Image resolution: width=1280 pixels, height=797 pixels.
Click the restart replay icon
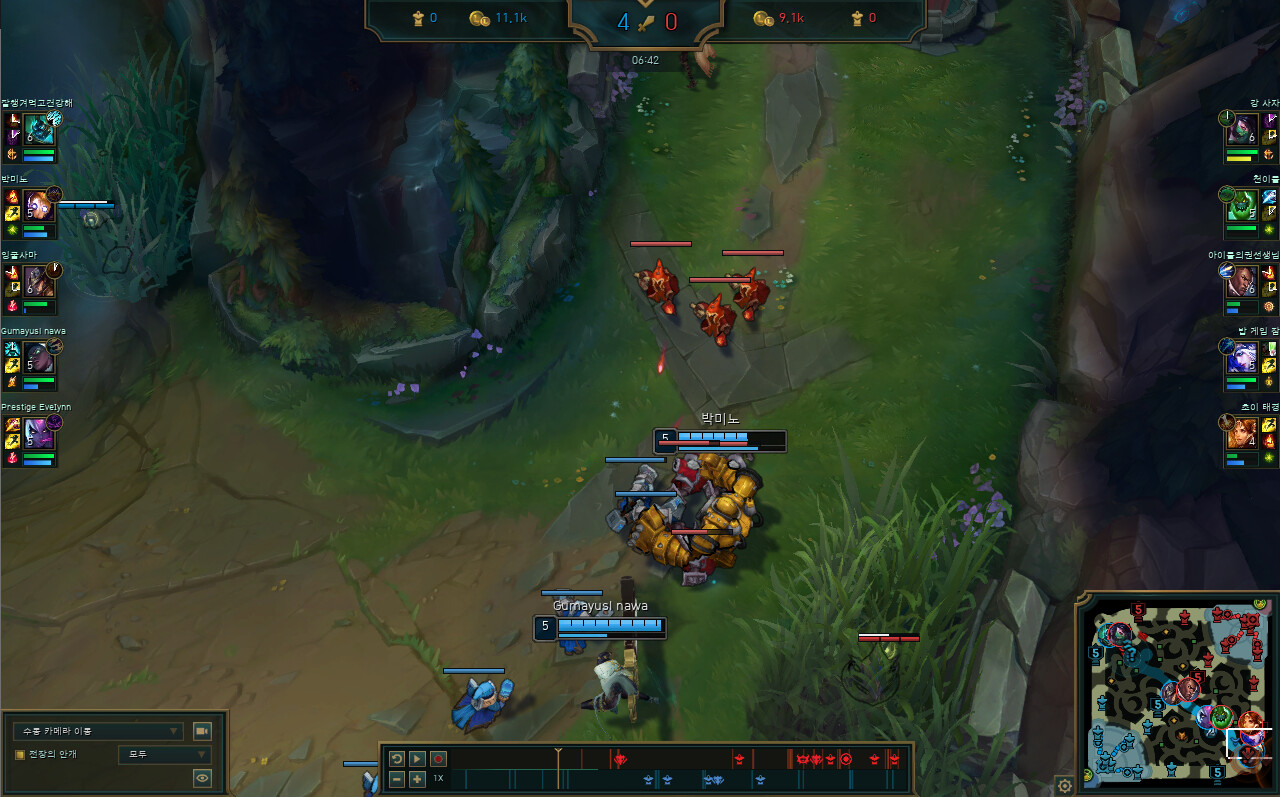(399, 758)
